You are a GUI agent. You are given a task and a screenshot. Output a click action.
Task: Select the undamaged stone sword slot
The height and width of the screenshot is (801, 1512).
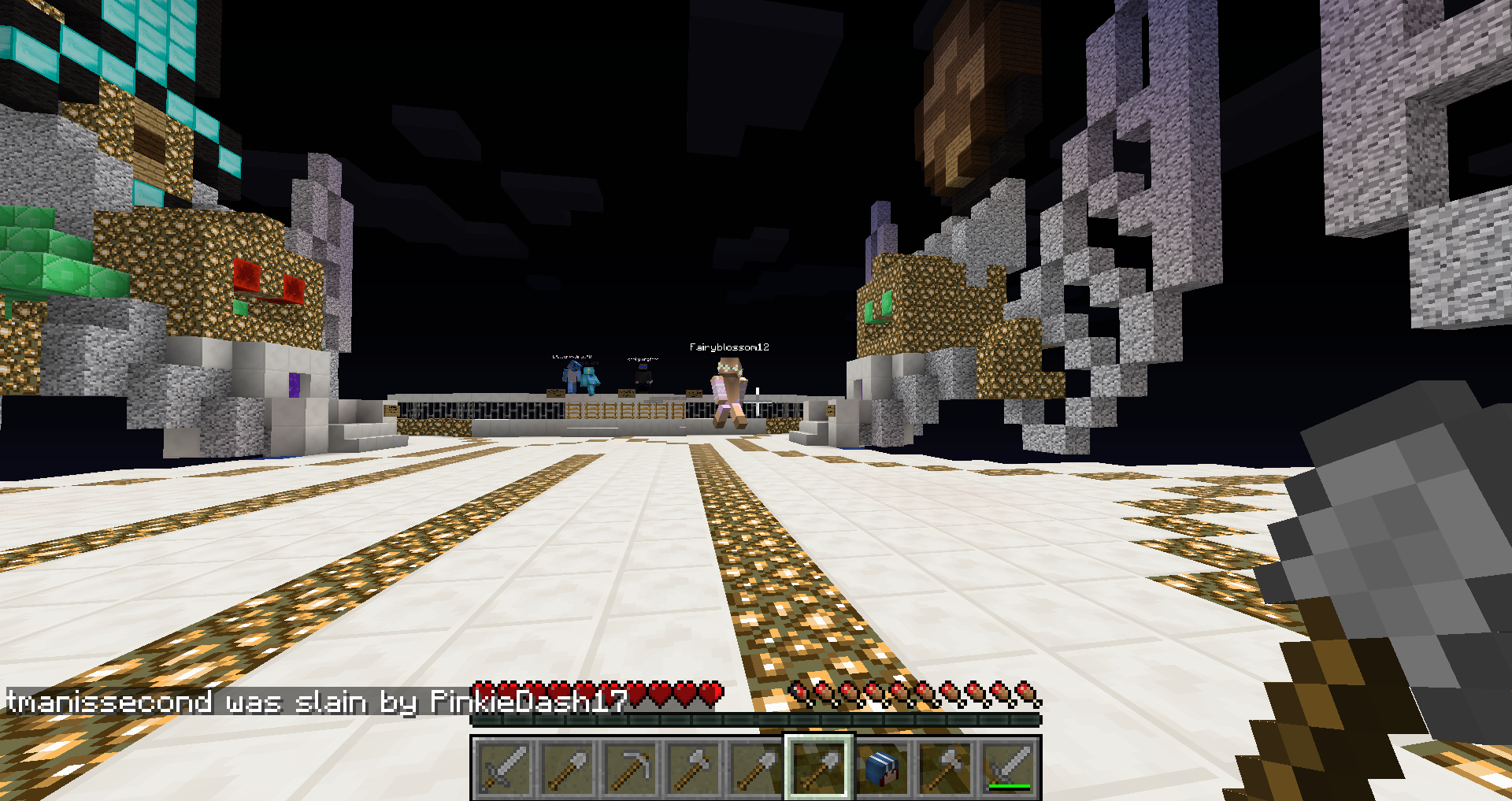click(504, 767)
